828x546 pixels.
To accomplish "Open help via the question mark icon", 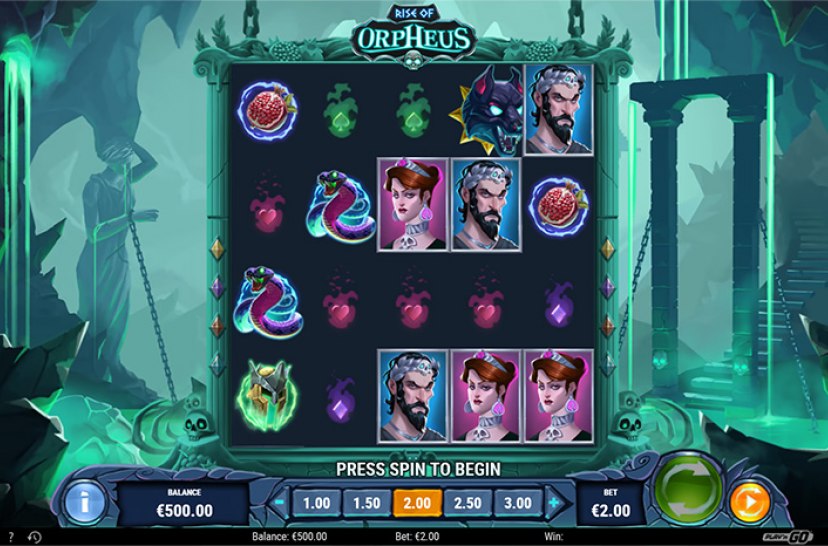I will [11, 537].
